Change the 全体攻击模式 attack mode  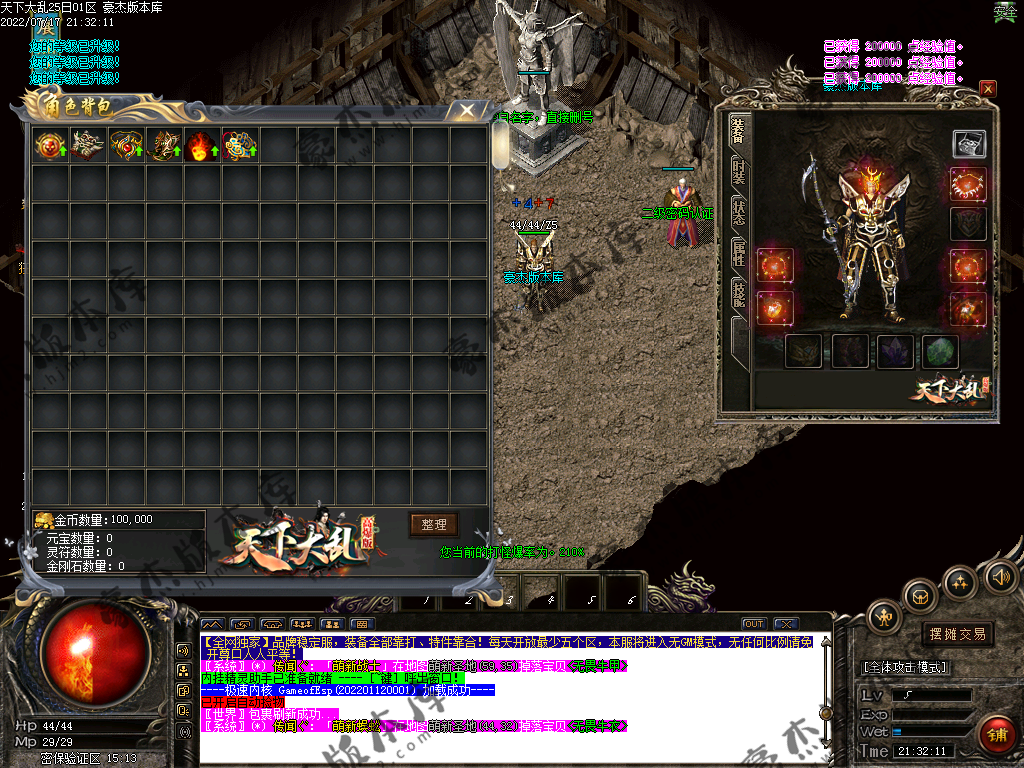[x=905, y=667]
